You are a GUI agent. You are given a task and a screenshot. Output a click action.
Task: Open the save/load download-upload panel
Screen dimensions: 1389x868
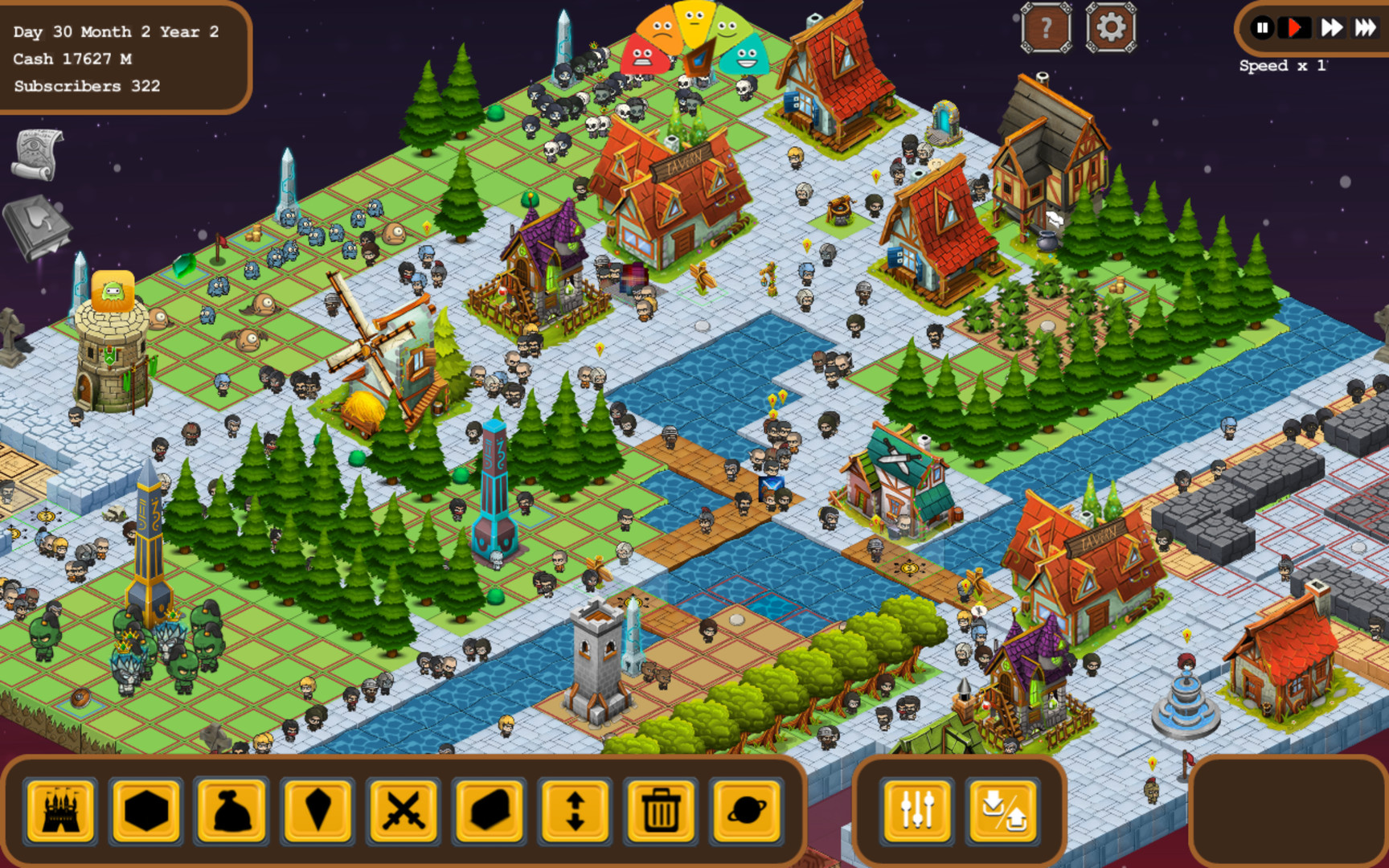click(999, 810)
